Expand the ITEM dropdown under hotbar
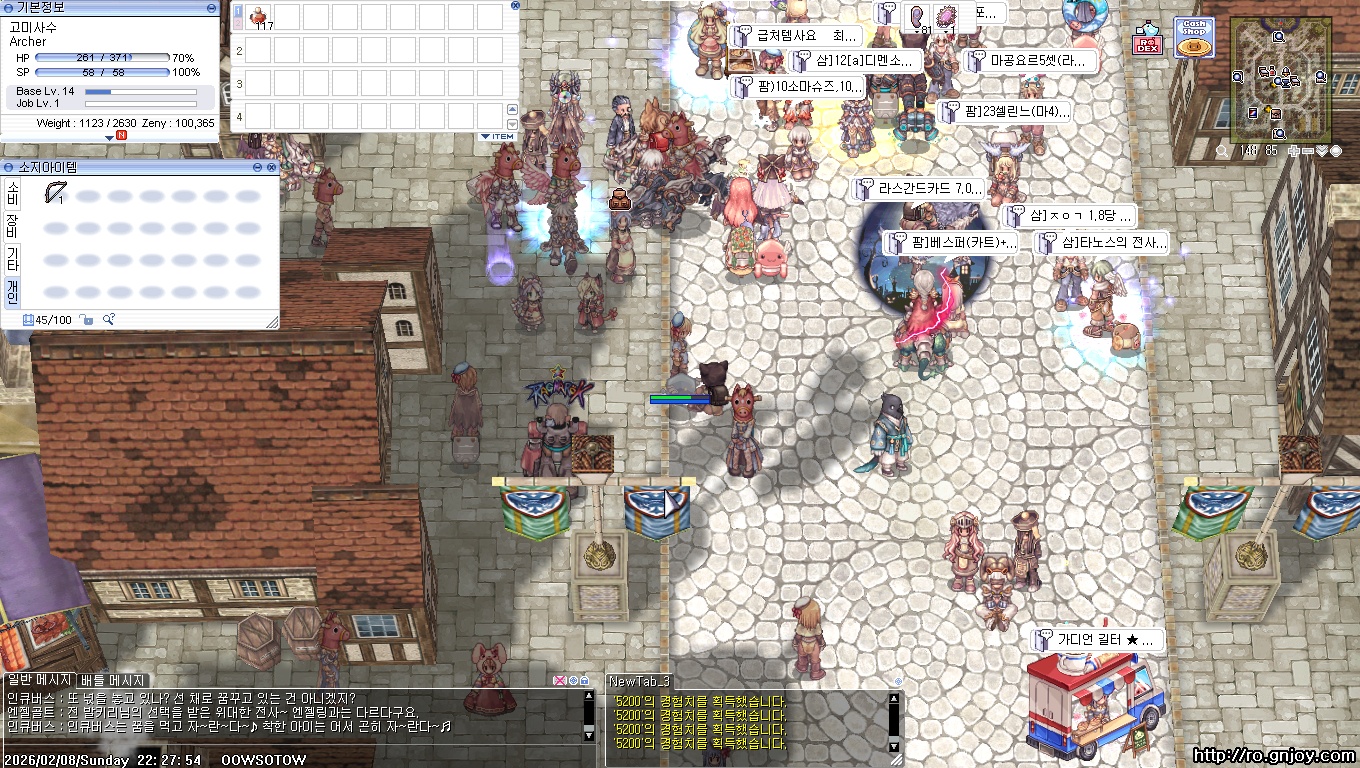 (x=497, y=136)
